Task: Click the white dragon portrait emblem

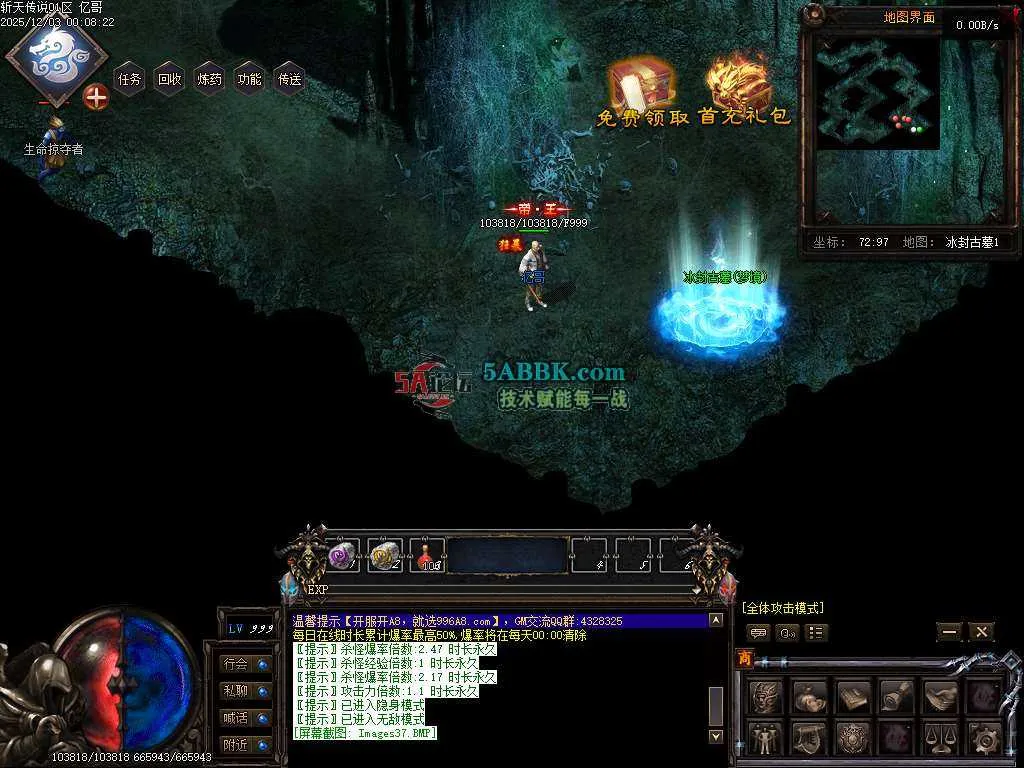Action: coord(56,57)
